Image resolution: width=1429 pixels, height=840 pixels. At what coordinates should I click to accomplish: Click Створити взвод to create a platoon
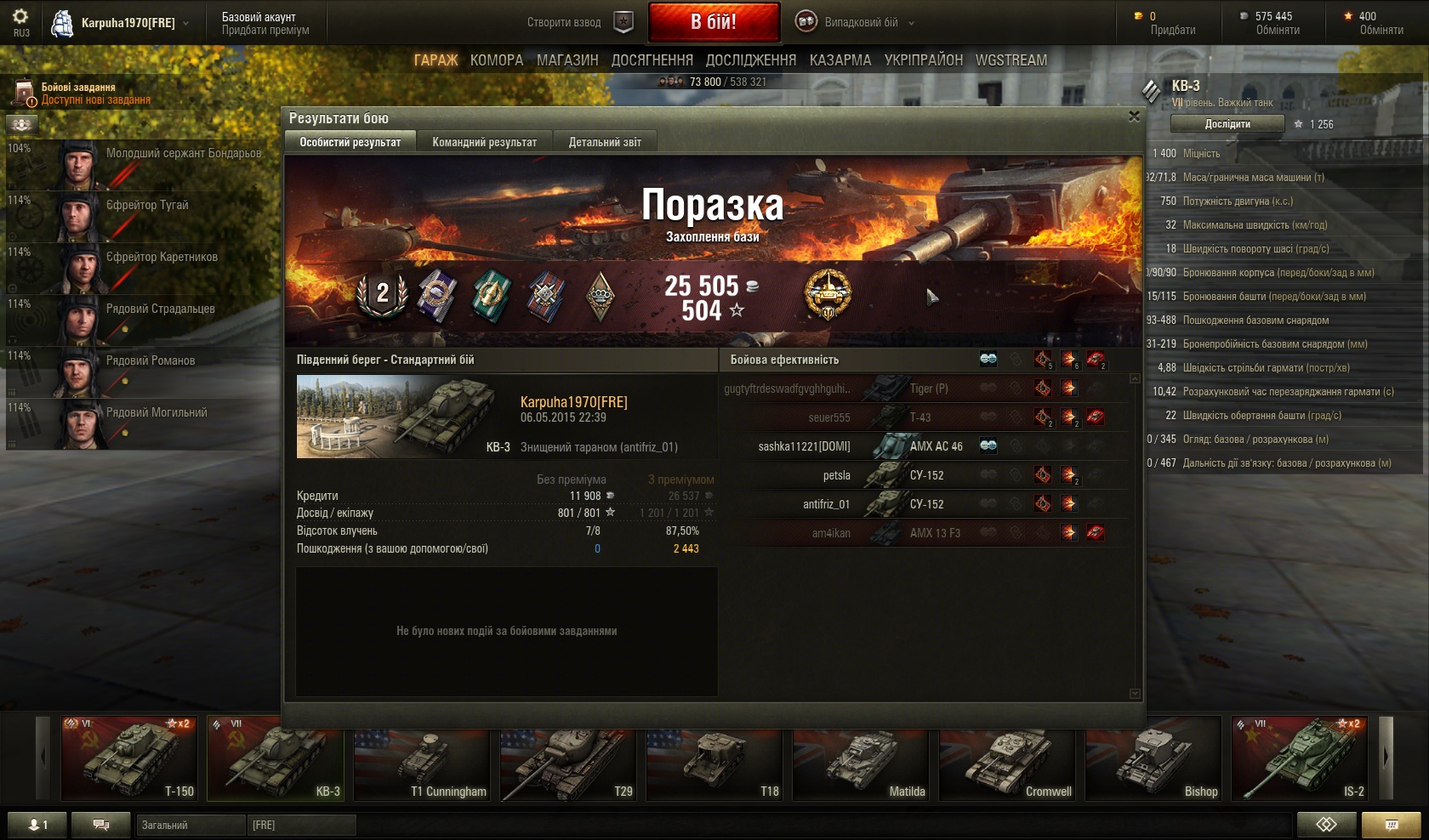(564, 23)
